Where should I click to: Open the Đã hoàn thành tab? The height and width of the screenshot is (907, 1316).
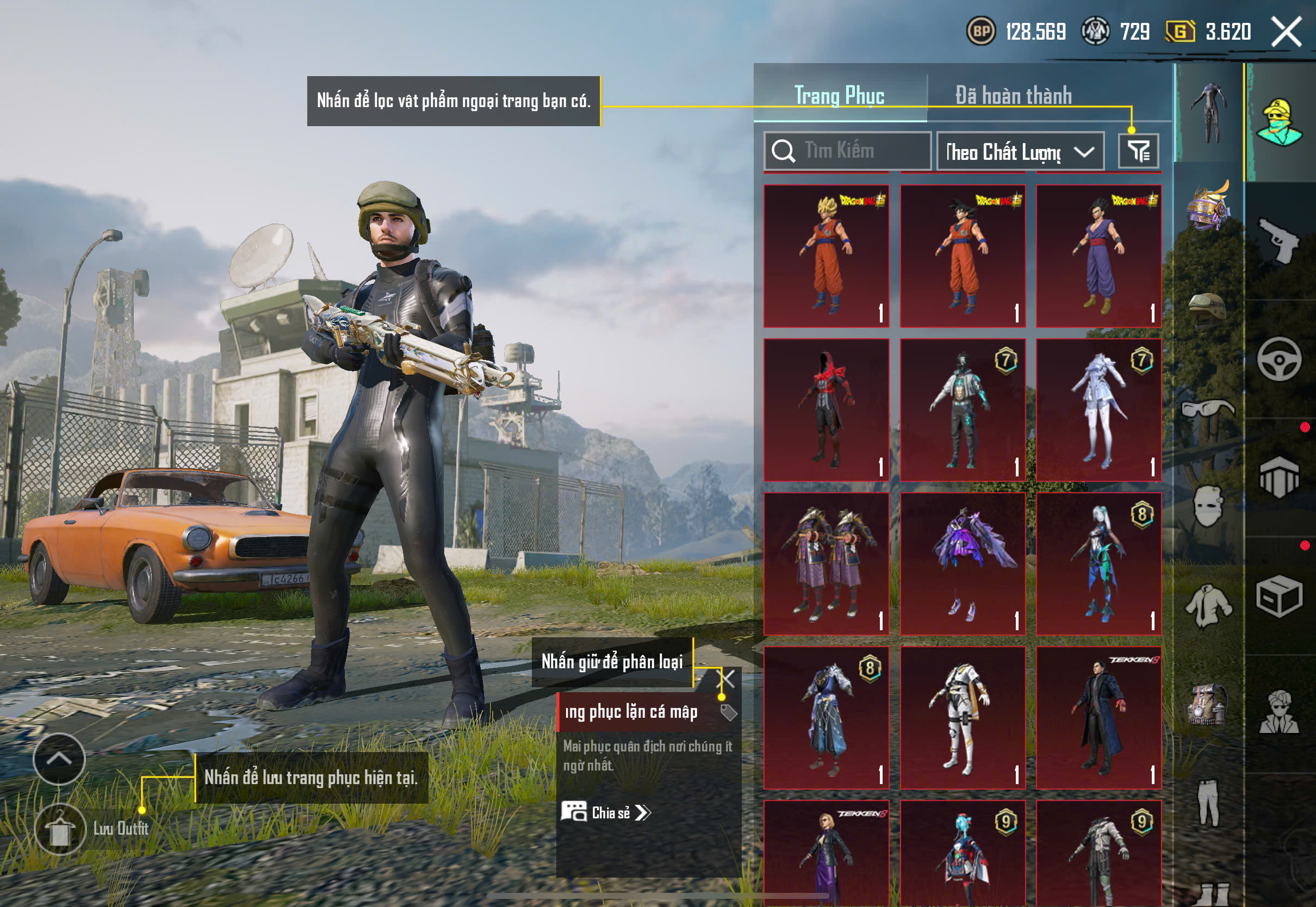(x=1013, y=95)
